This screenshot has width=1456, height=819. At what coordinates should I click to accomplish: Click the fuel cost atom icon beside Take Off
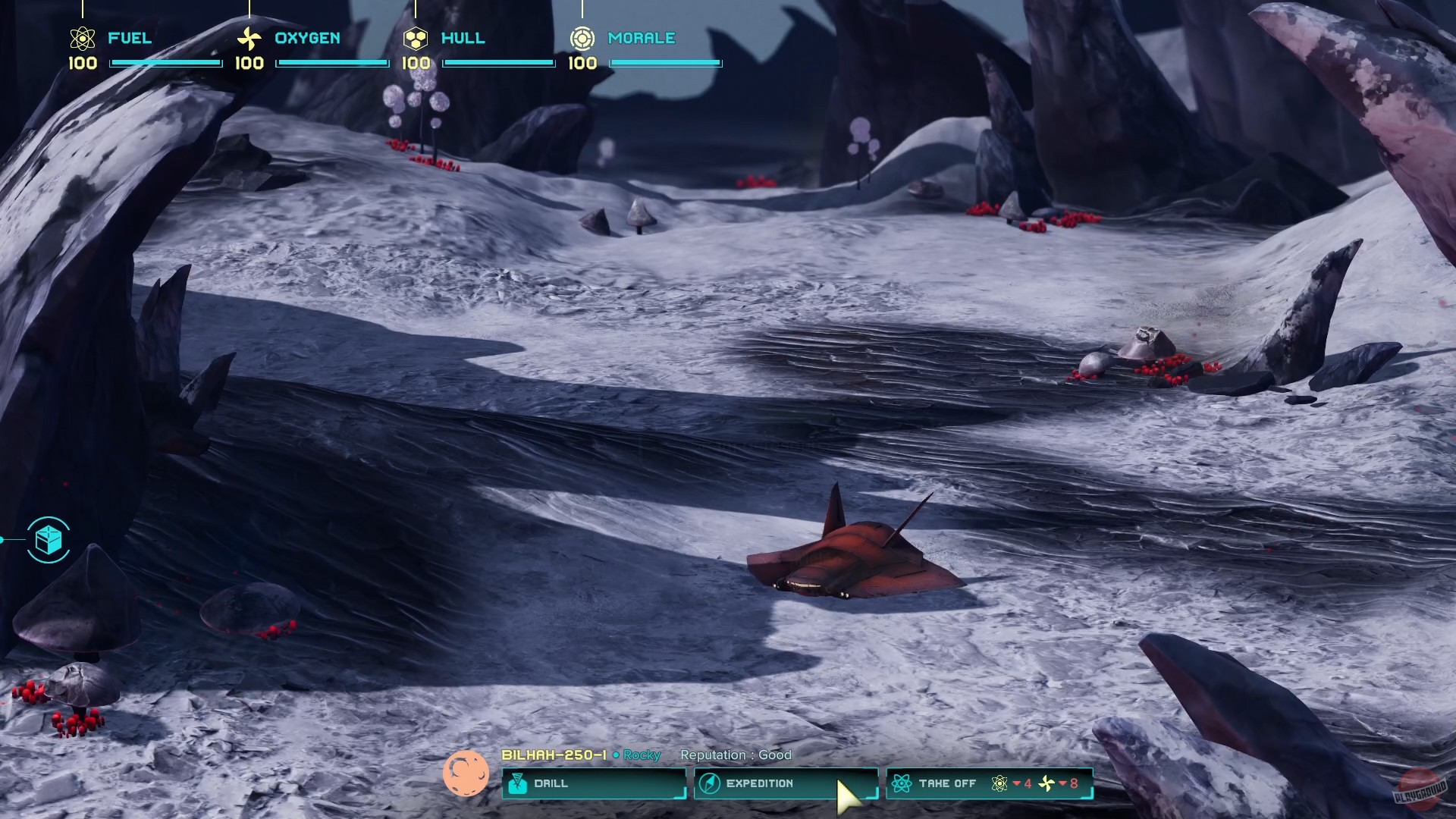(x=1000, y=783)
